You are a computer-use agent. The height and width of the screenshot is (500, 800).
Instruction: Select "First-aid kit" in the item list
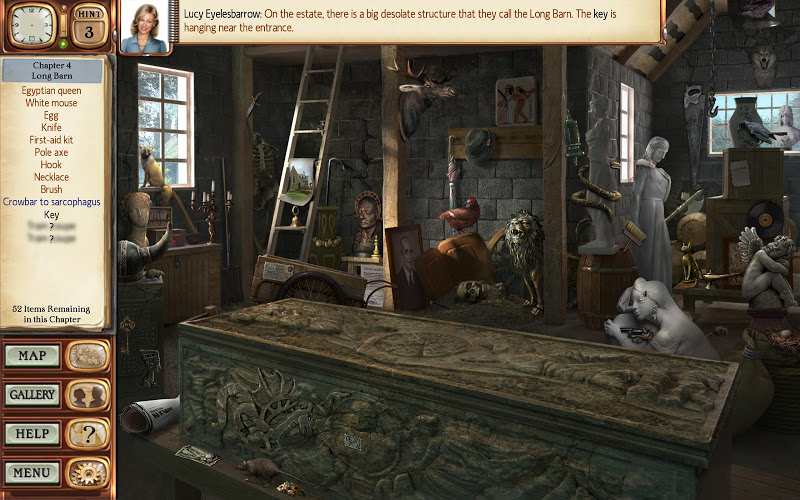[x=52, y=140]
